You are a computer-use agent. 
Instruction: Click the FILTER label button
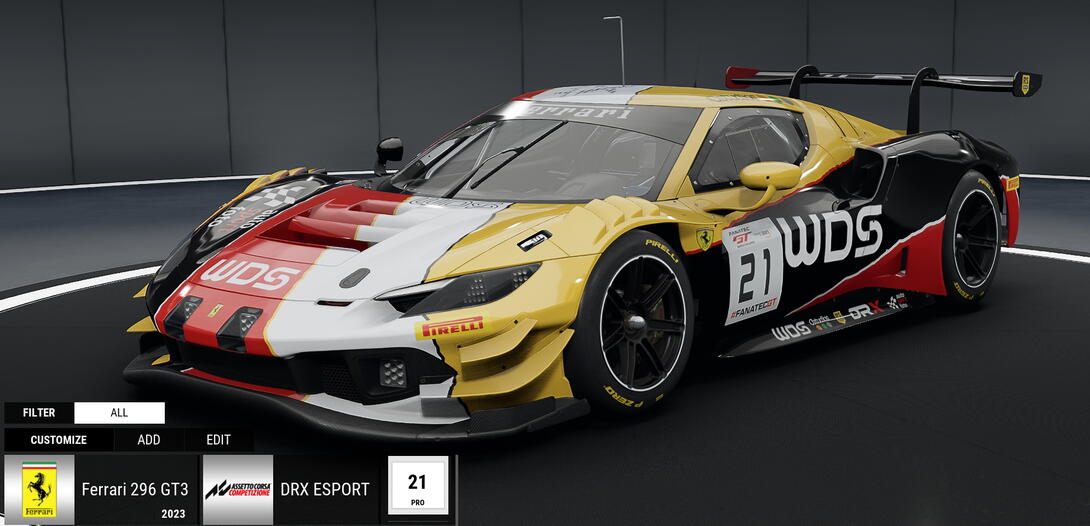point(39,413)
